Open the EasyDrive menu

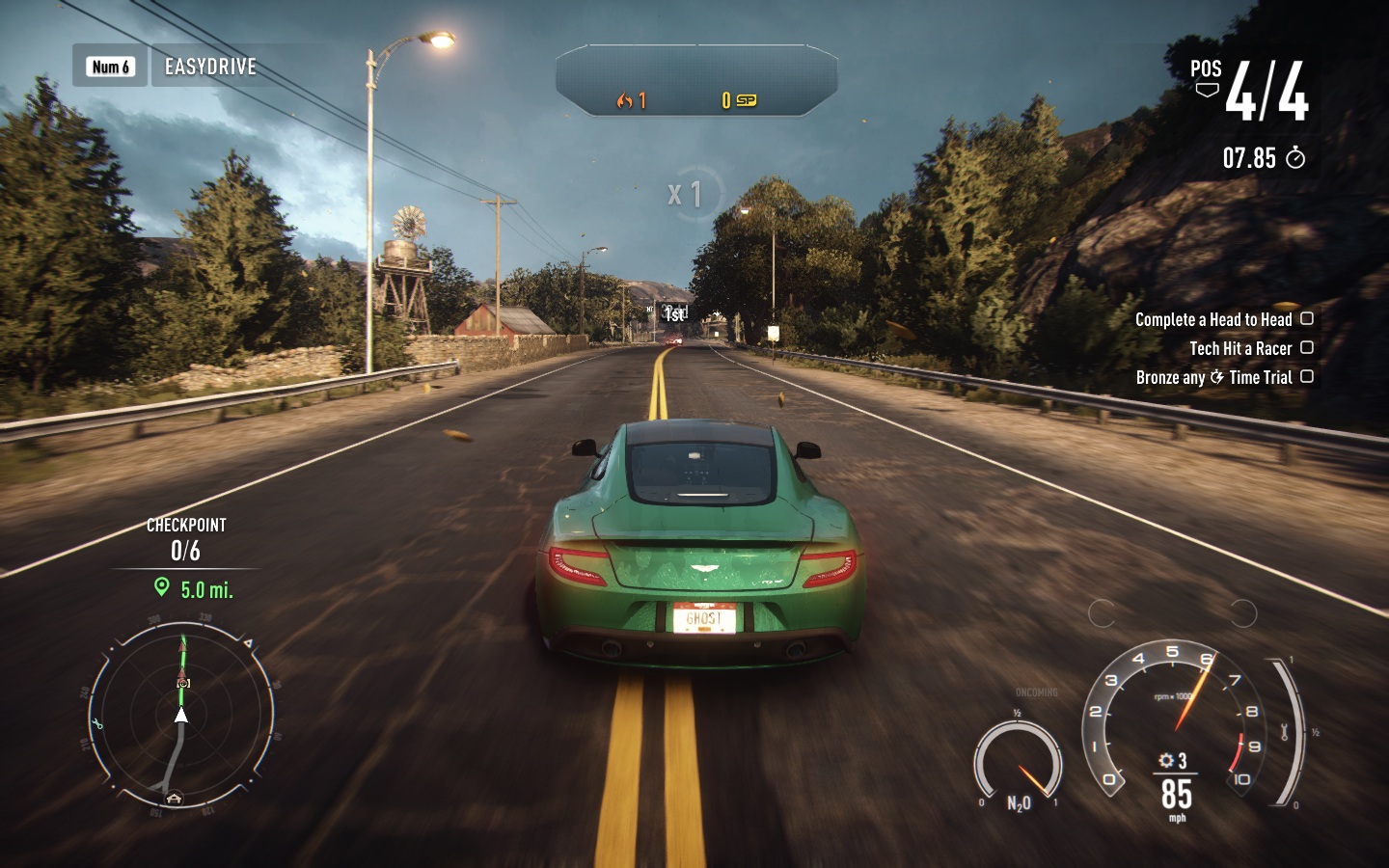pyautogui.click(x=209, y=67)
